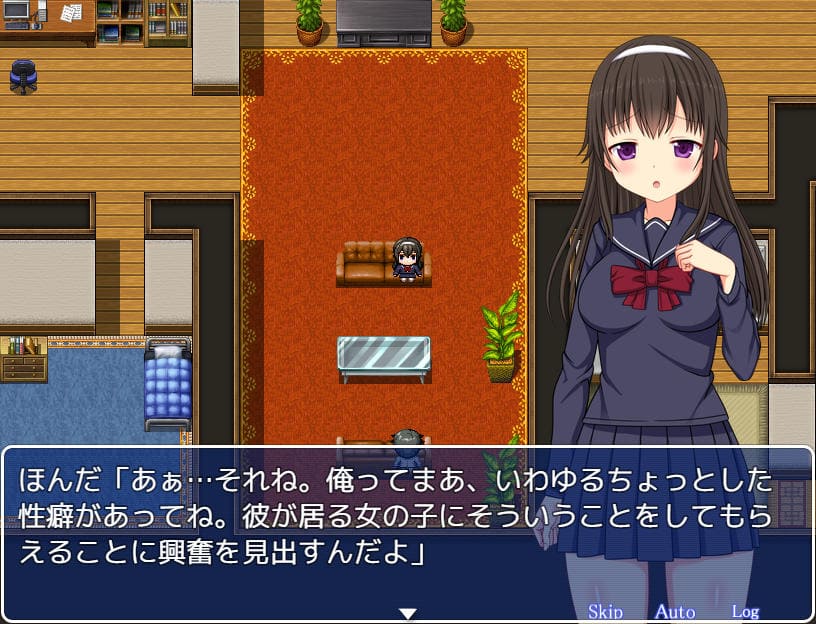Open the dialogue Log
816x624 pixels.
[745, 611]
